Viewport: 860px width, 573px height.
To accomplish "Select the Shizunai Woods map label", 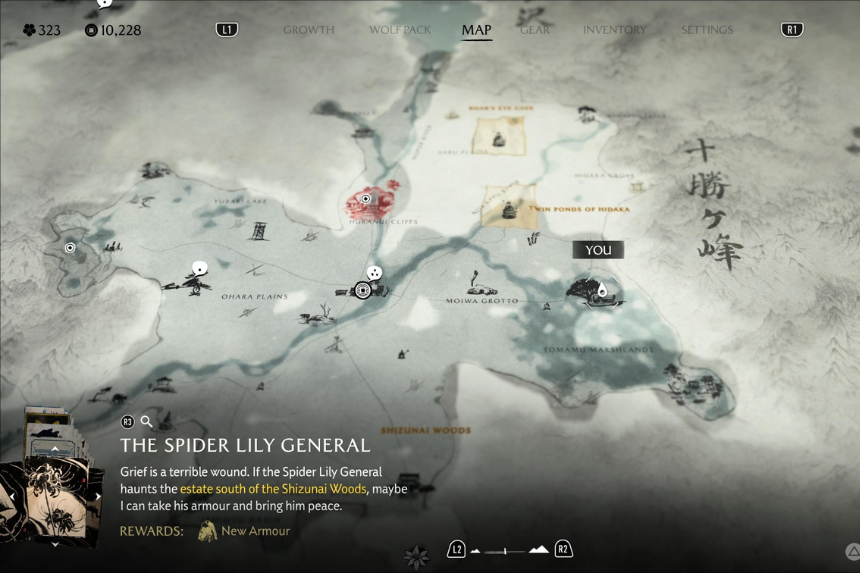I will coord(424,430).
